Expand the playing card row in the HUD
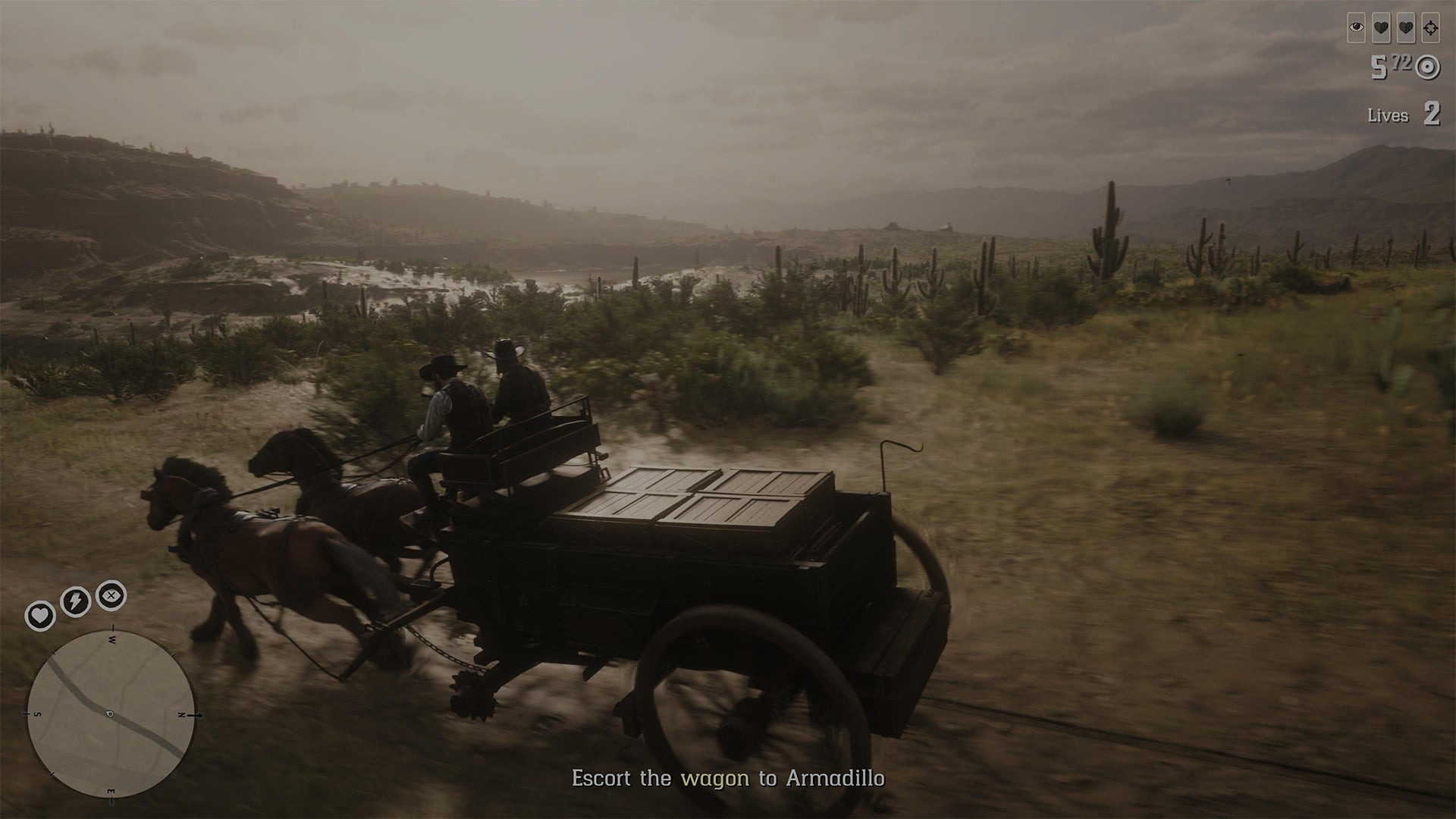 1392,27
